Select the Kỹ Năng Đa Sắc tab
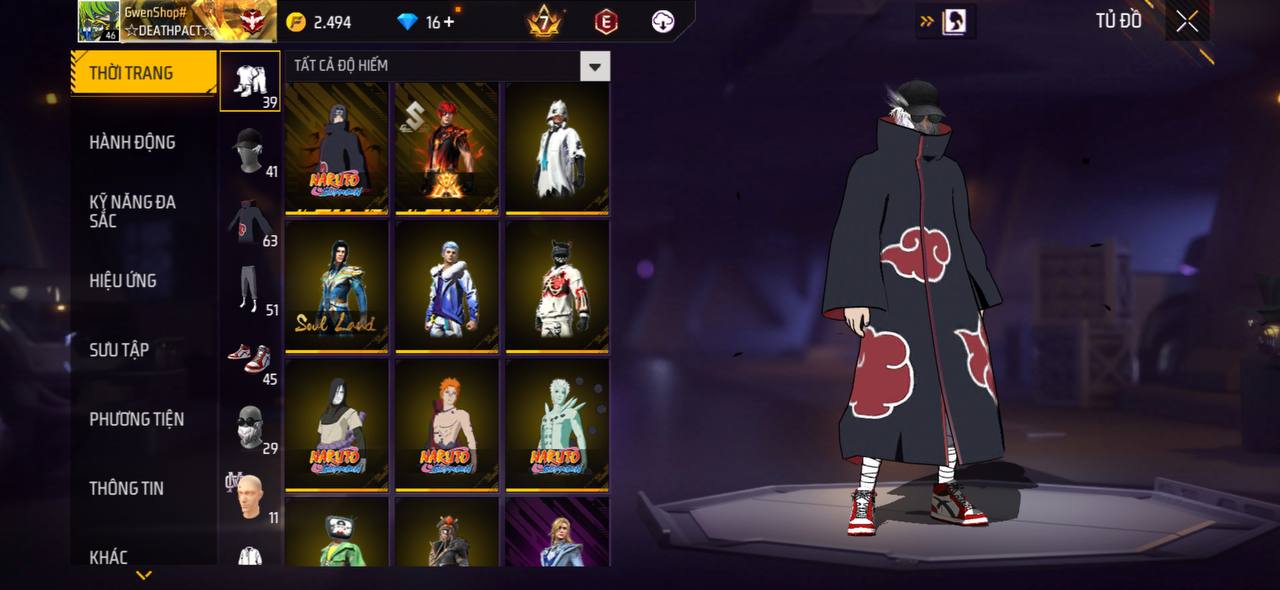Image resolution: width=1280 pixels, height=590 pixels. (143, 211)
